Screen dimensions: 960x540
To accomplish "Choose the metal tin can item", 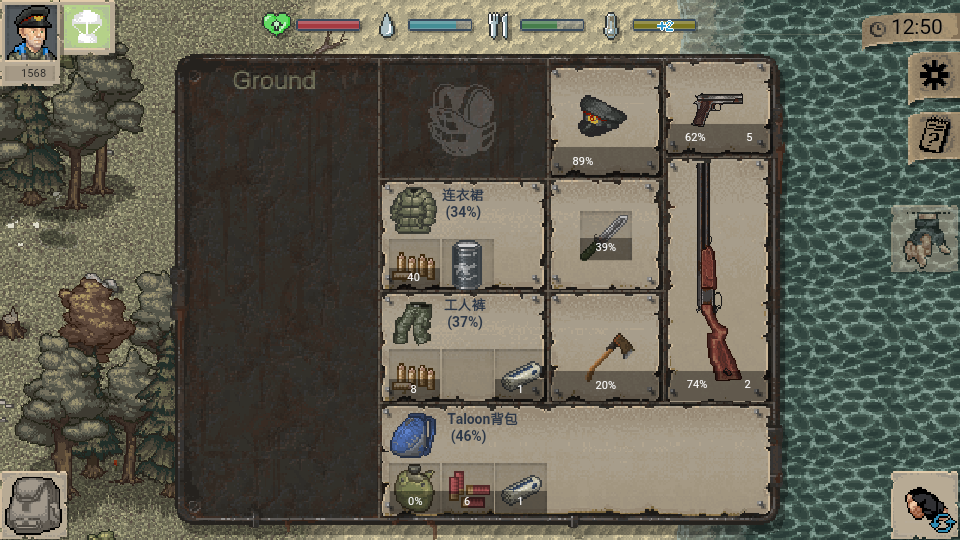I will [x=468, y=265].
